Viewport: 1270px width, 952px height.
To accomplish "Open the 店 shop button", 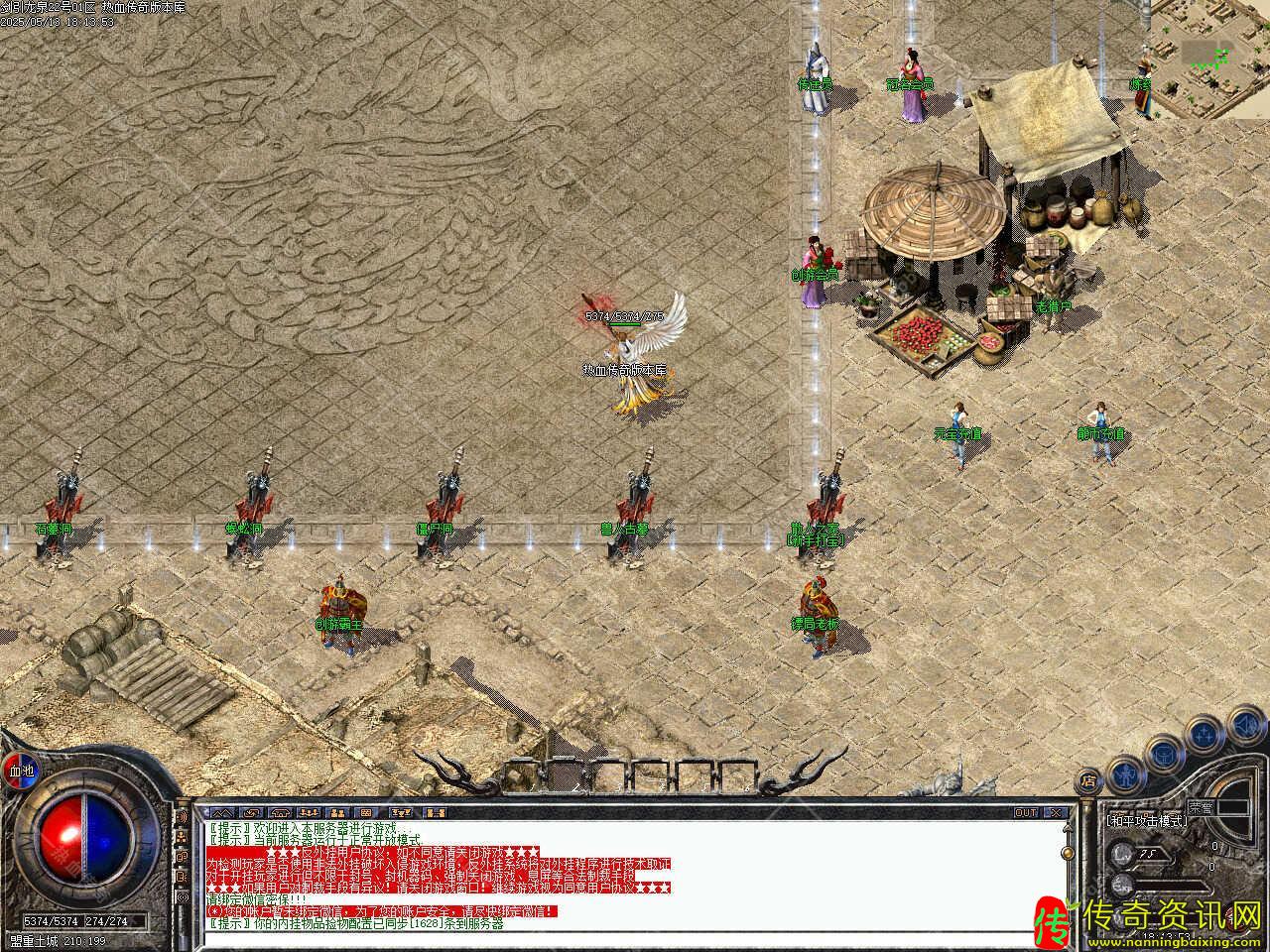I will click(1088, 780).
